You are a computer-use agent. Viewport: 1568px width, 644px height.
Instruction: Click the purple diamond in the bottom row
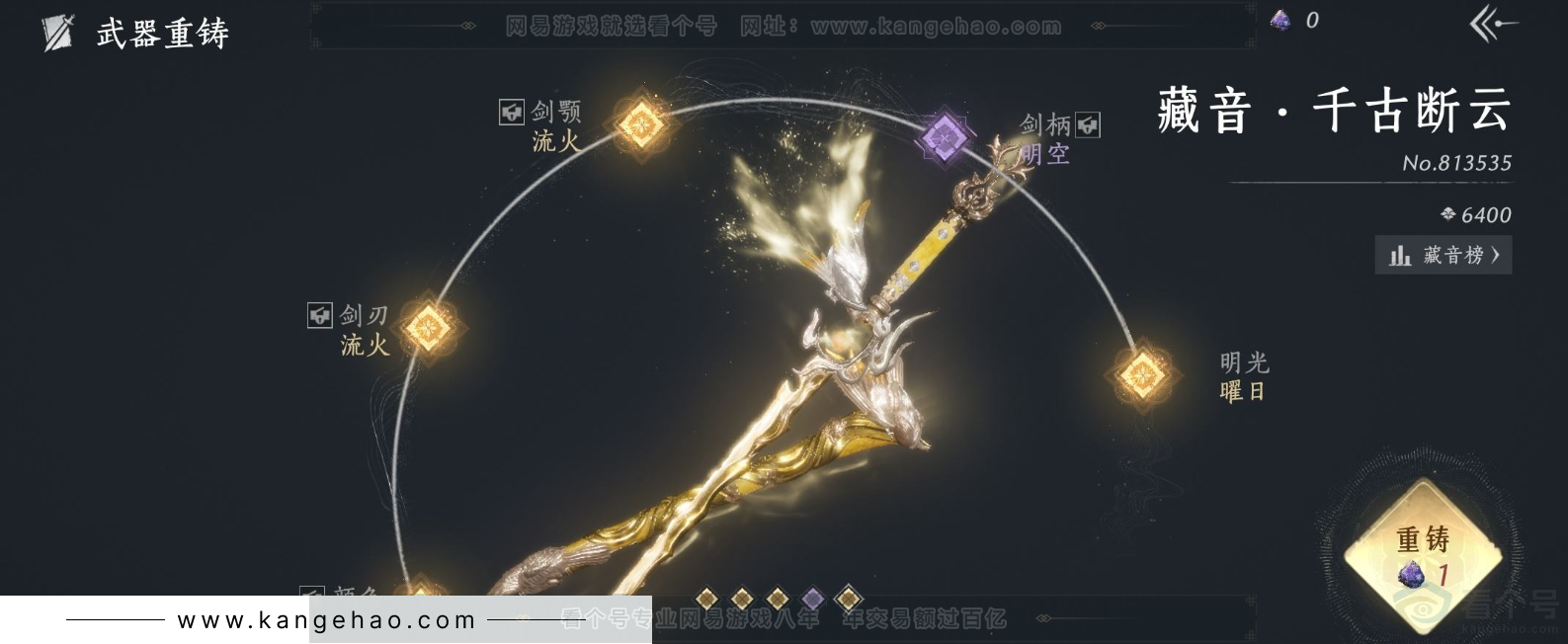pos(812,598)
